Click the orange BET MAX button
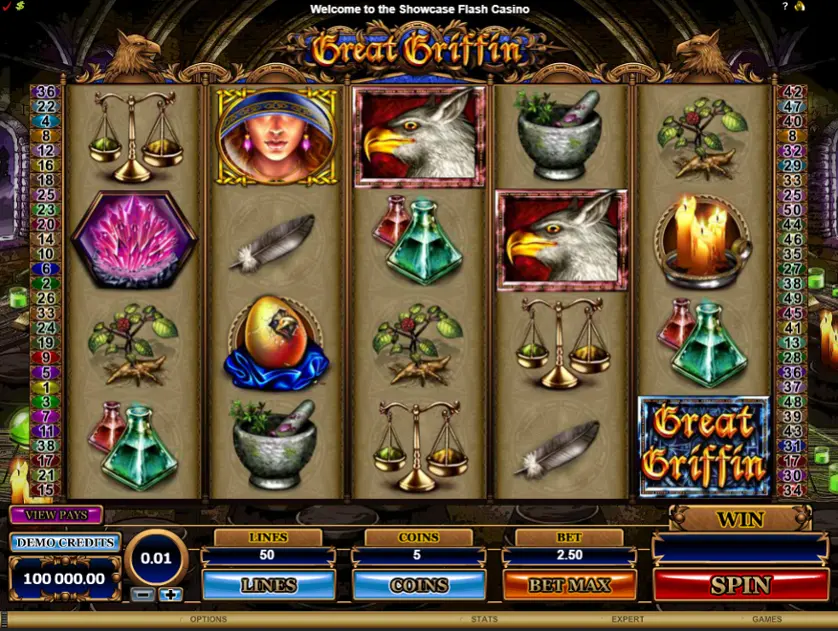 569,584
